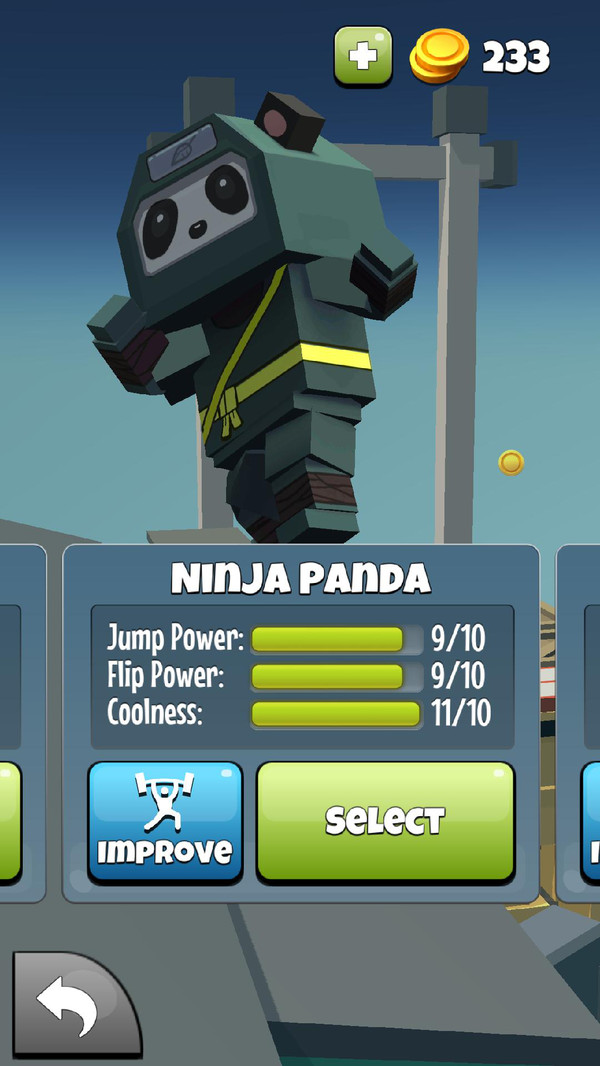Screen dimensions: 600x1066
Task: Tap the green plus to buy coins
Action: 364,55
